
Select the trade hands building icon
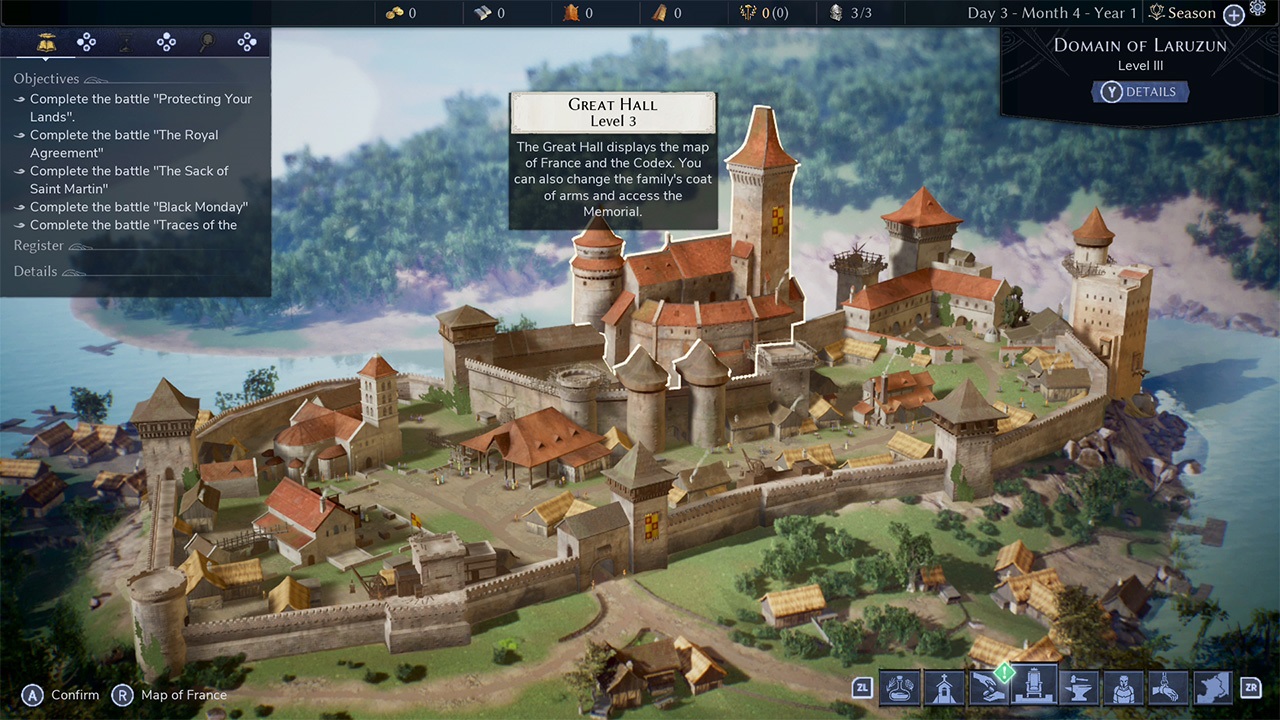(989, 688)
